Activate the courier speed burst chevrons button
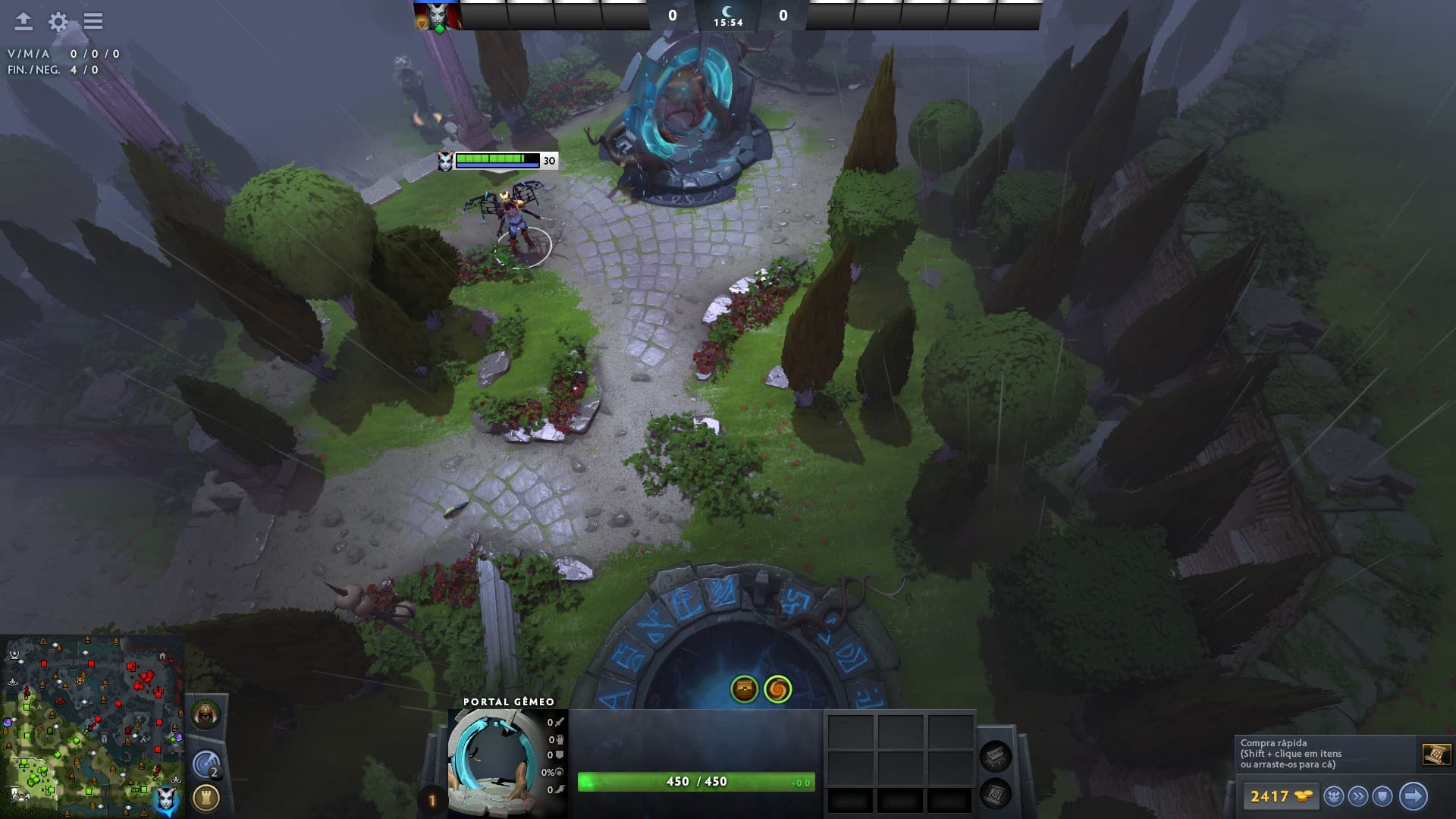The width and height of the screenshot is (1456, 819). coord(1357,796)
